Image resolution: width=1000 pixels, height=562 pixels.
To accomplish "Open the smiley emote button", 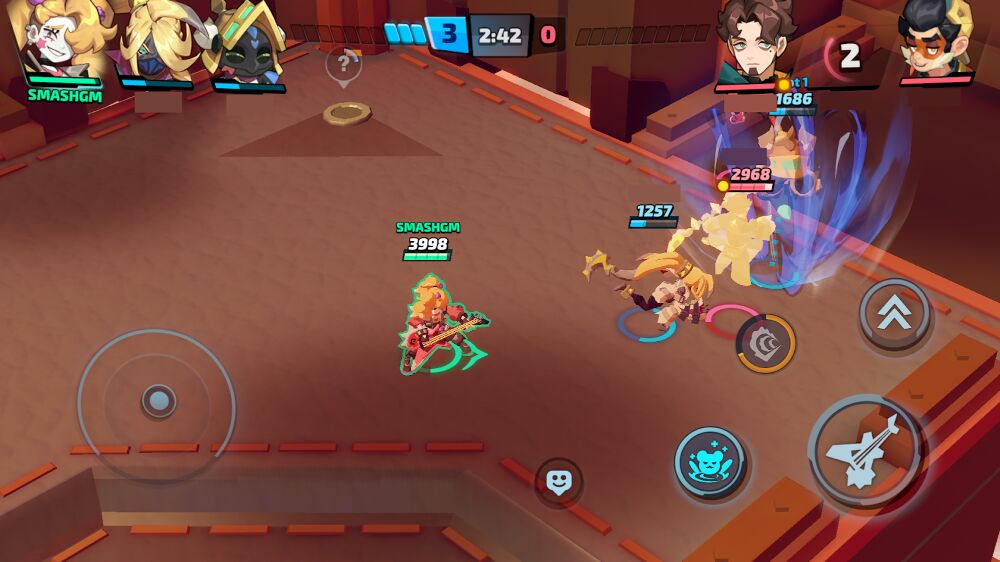I will click(559, 482).
